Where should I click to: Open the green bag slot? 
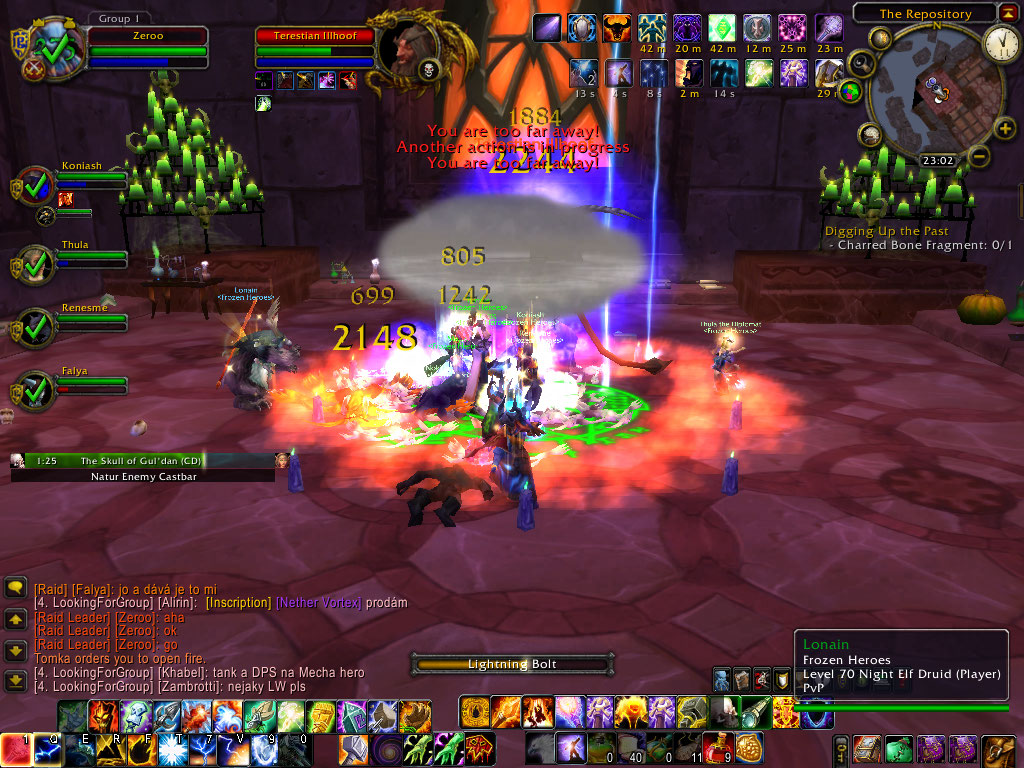(900, 748)
